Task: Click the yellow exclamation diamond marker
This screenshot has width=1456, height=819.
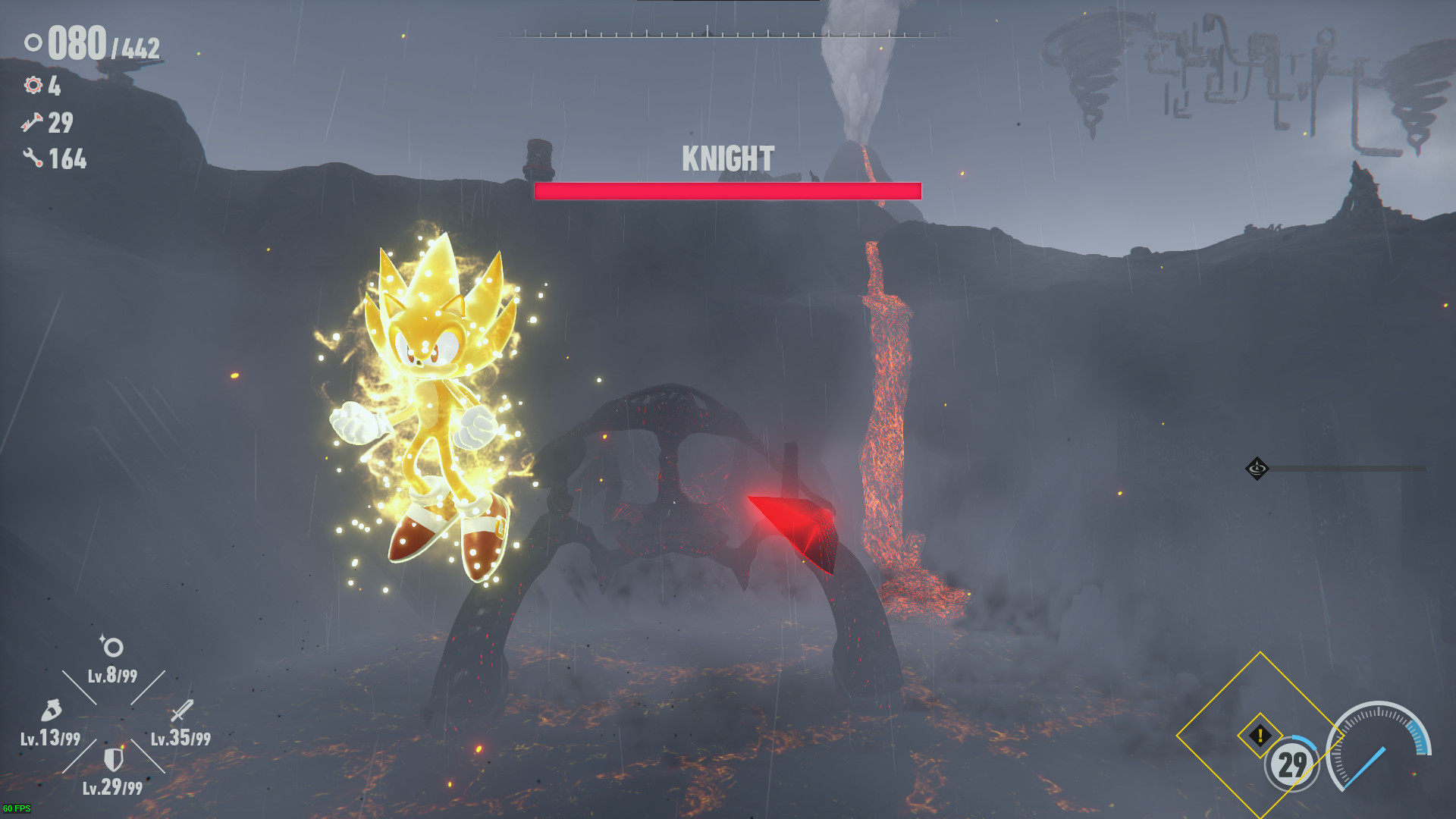Action: tap(1260, 735)
